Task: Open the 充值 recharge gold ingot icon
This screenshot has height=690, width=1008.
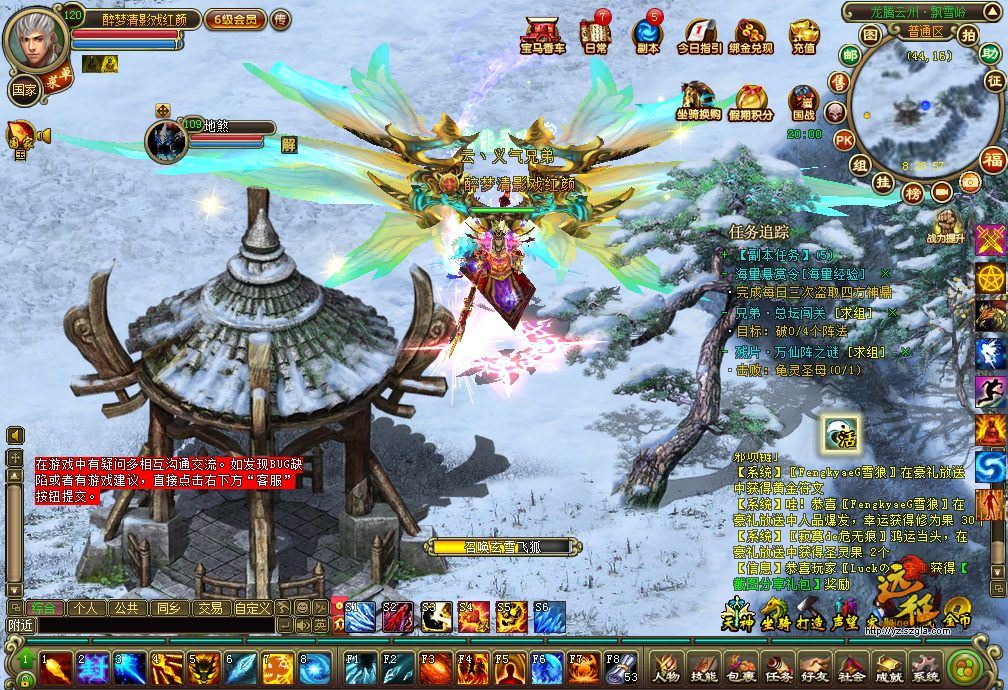Action: [x=803, y=34]
